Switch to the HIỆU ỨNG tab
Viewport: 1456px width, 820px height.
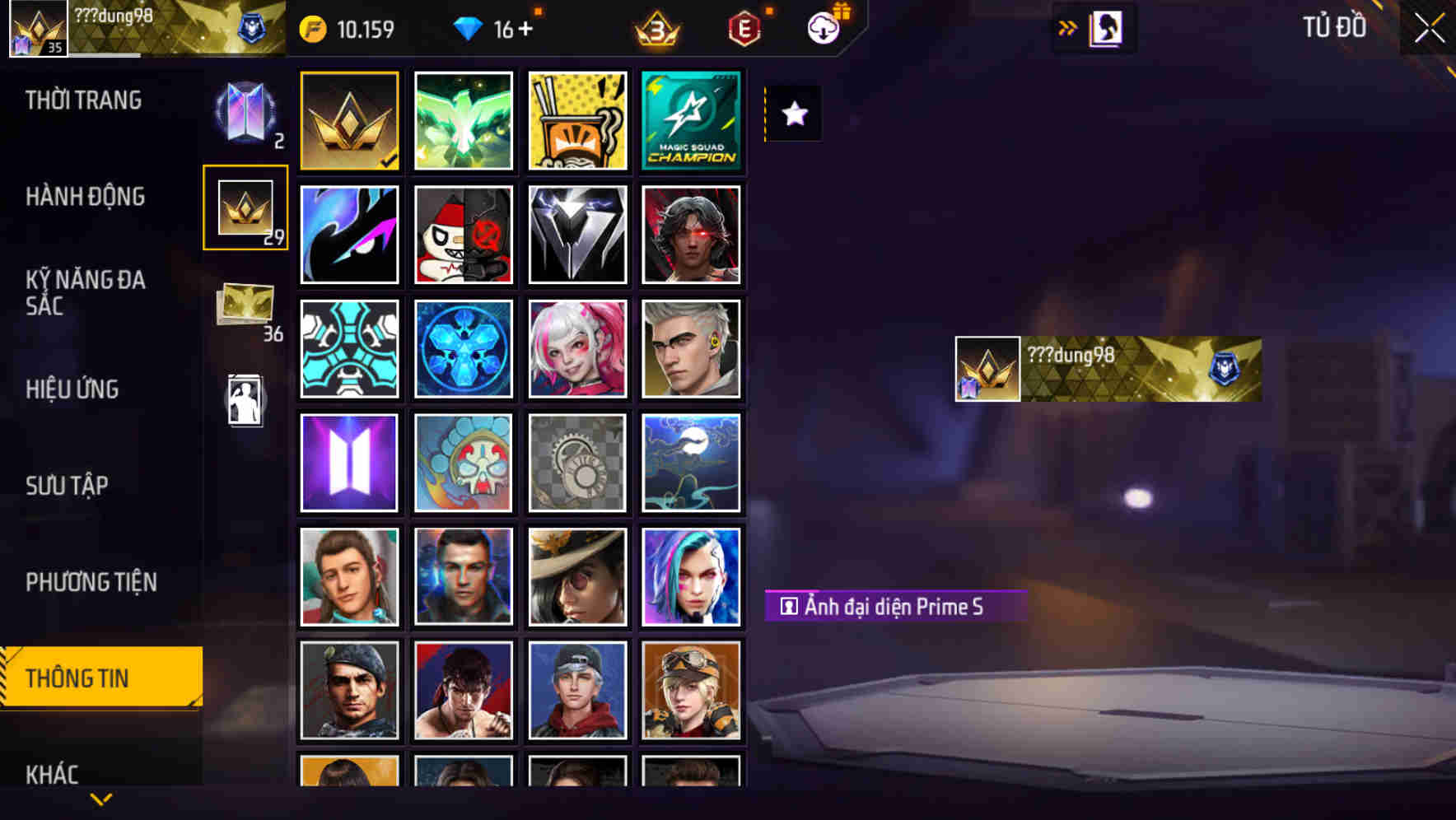pos(72,389)
